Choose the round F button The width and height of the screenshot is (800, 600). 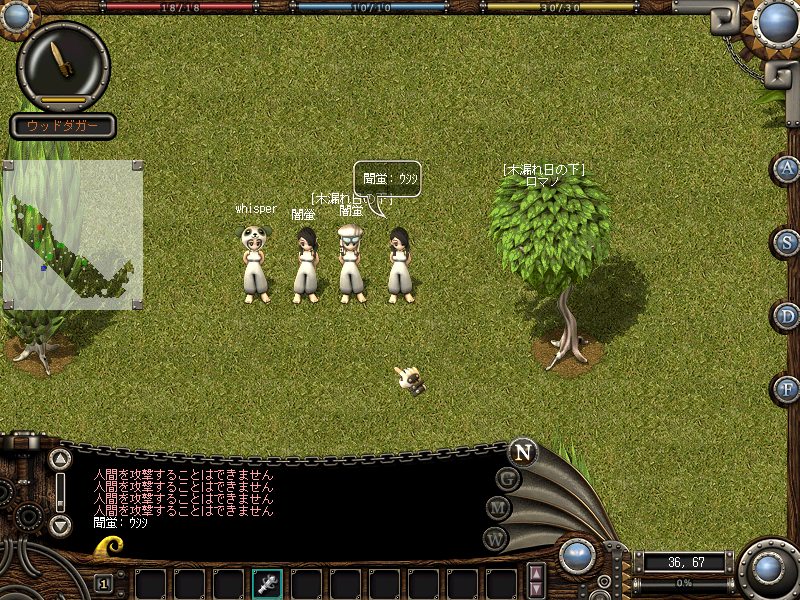[x=788, y=388]
